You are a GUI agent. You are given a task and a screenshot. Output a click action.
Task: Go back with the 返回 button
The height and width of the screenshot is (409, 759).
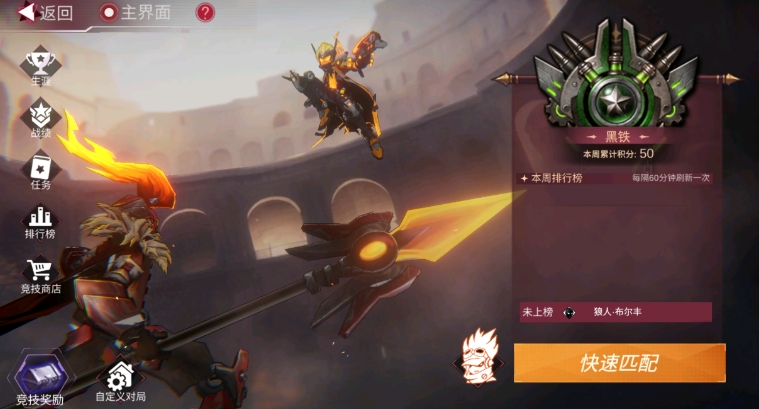46,13
